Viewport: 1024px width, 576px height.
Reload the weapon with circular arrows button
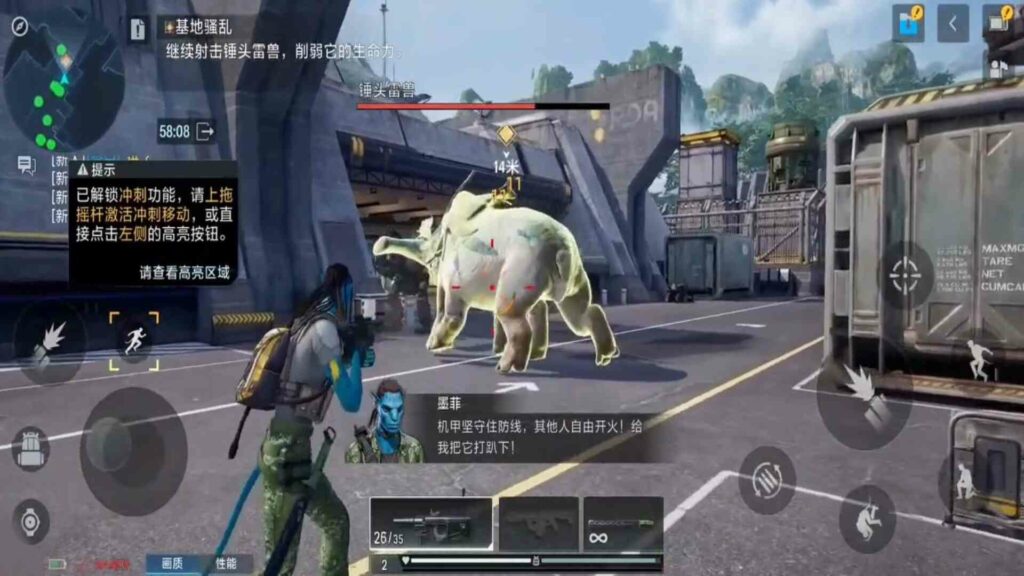pos(767,479)
